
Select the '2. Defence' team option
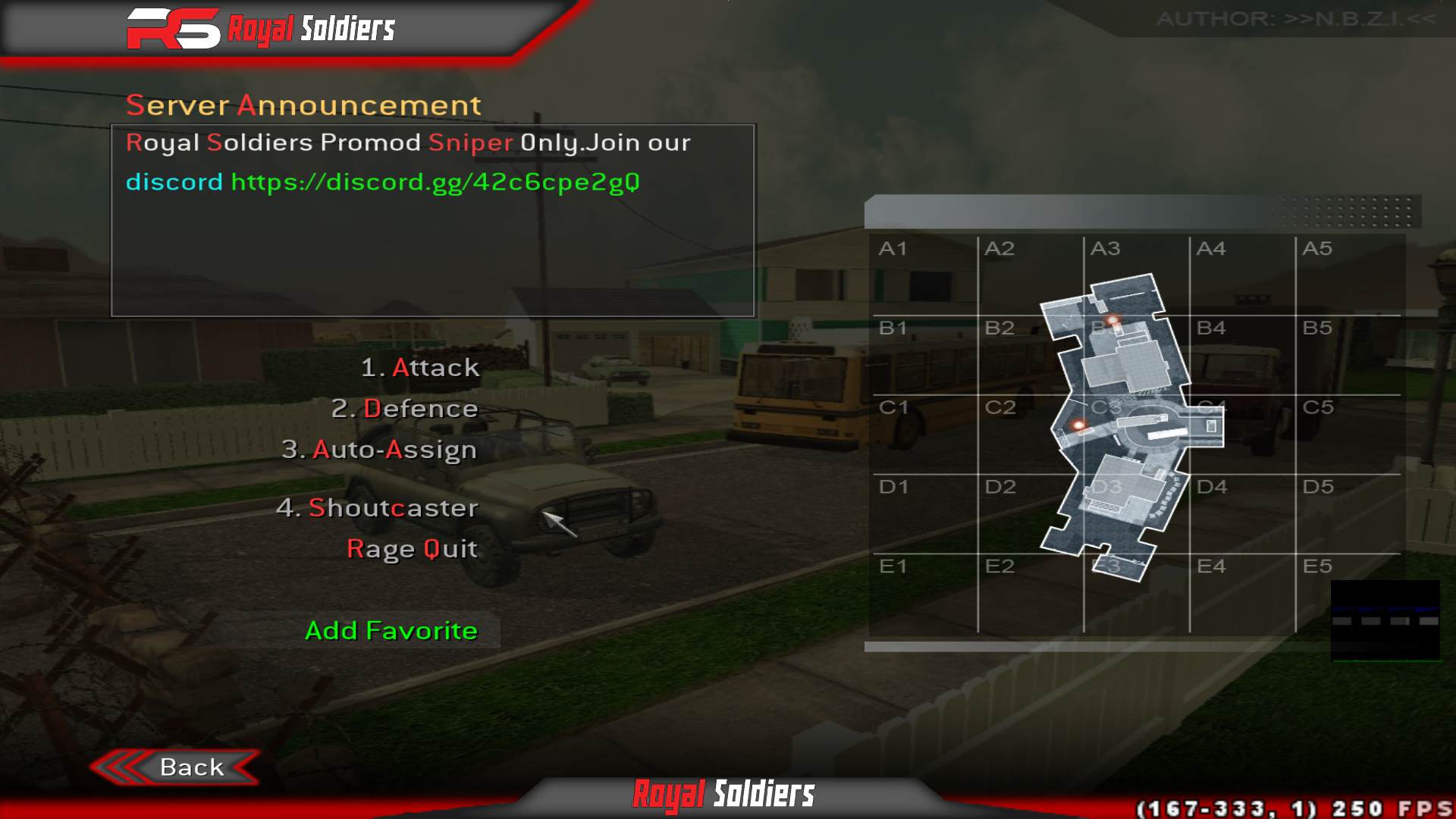tap(406, 409)
